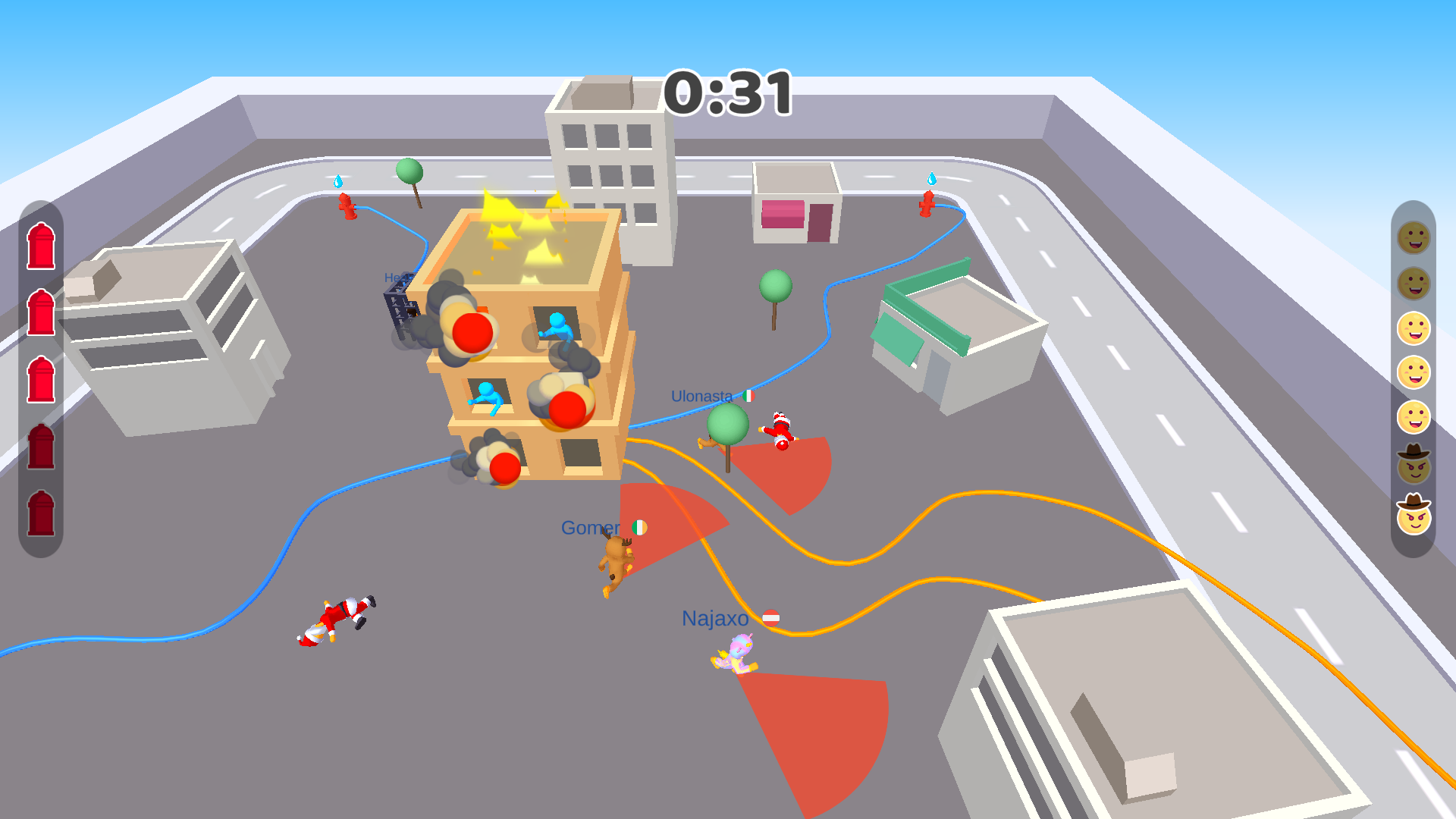
Task: Click the Irish flag next to Gomer
Action: point(639,528)
